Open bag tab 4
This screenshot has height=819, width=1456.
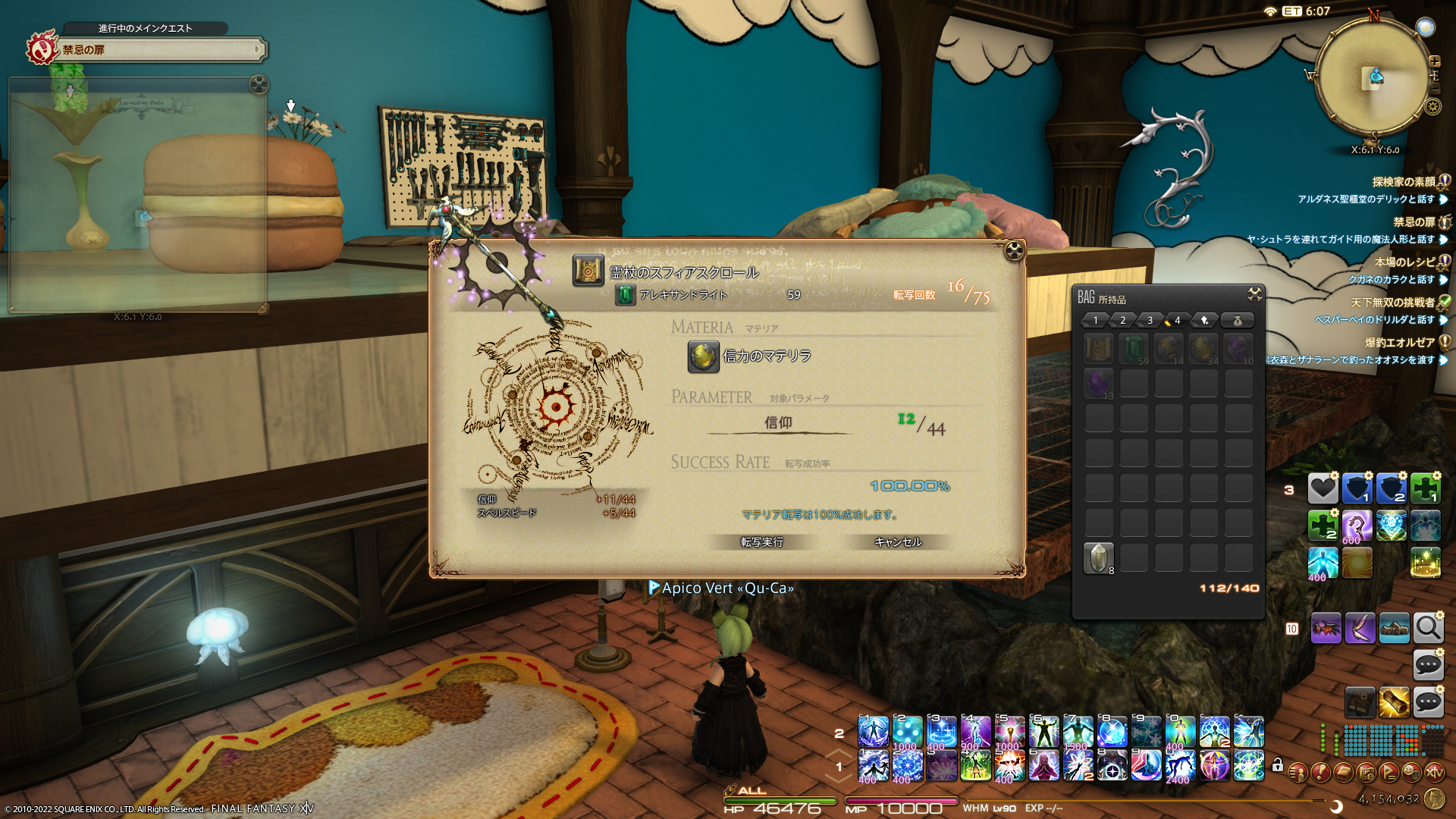tap(1177, 321)
